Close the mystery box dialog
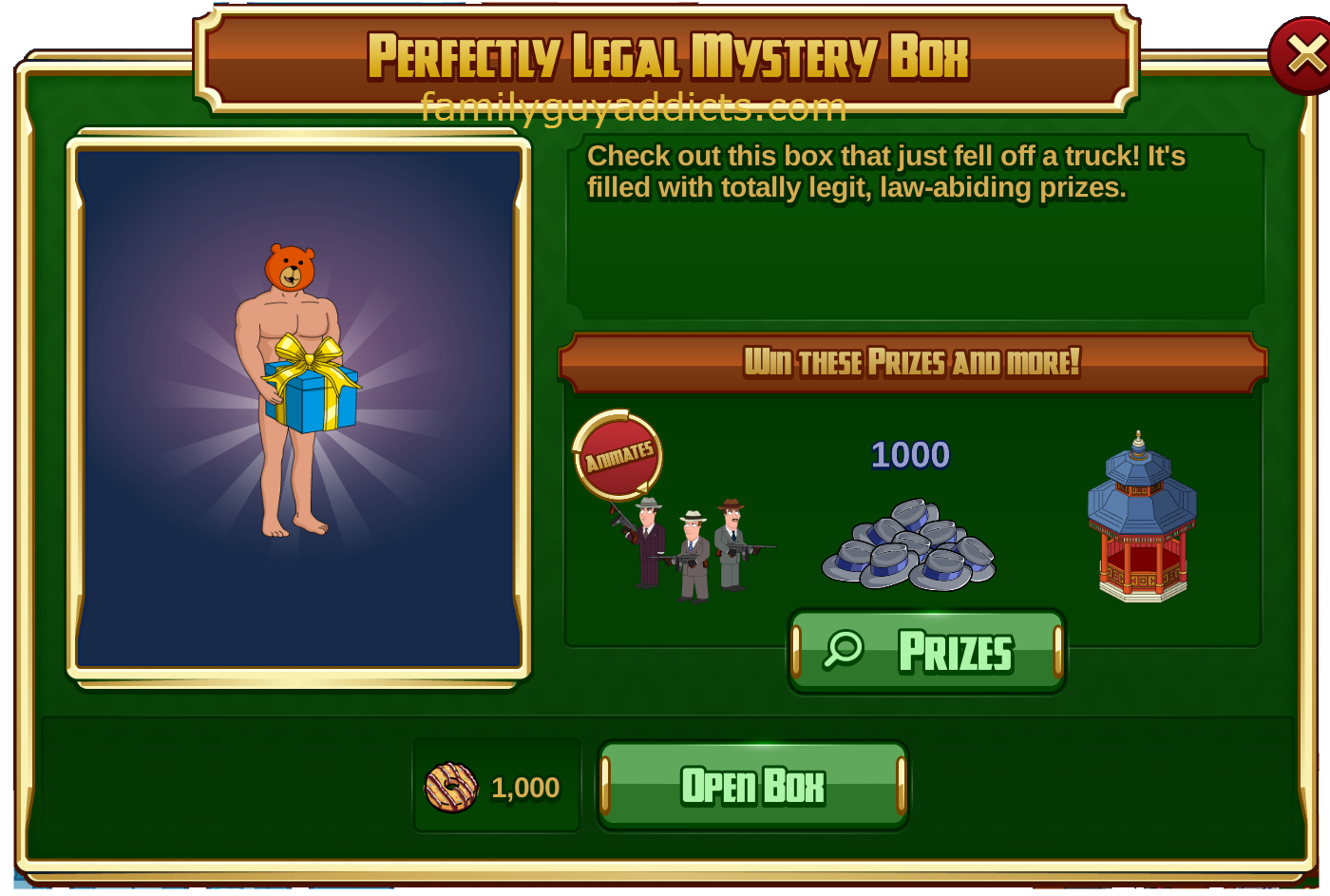Viewport: 1330px width, 896px height. tap(1303, 56)
